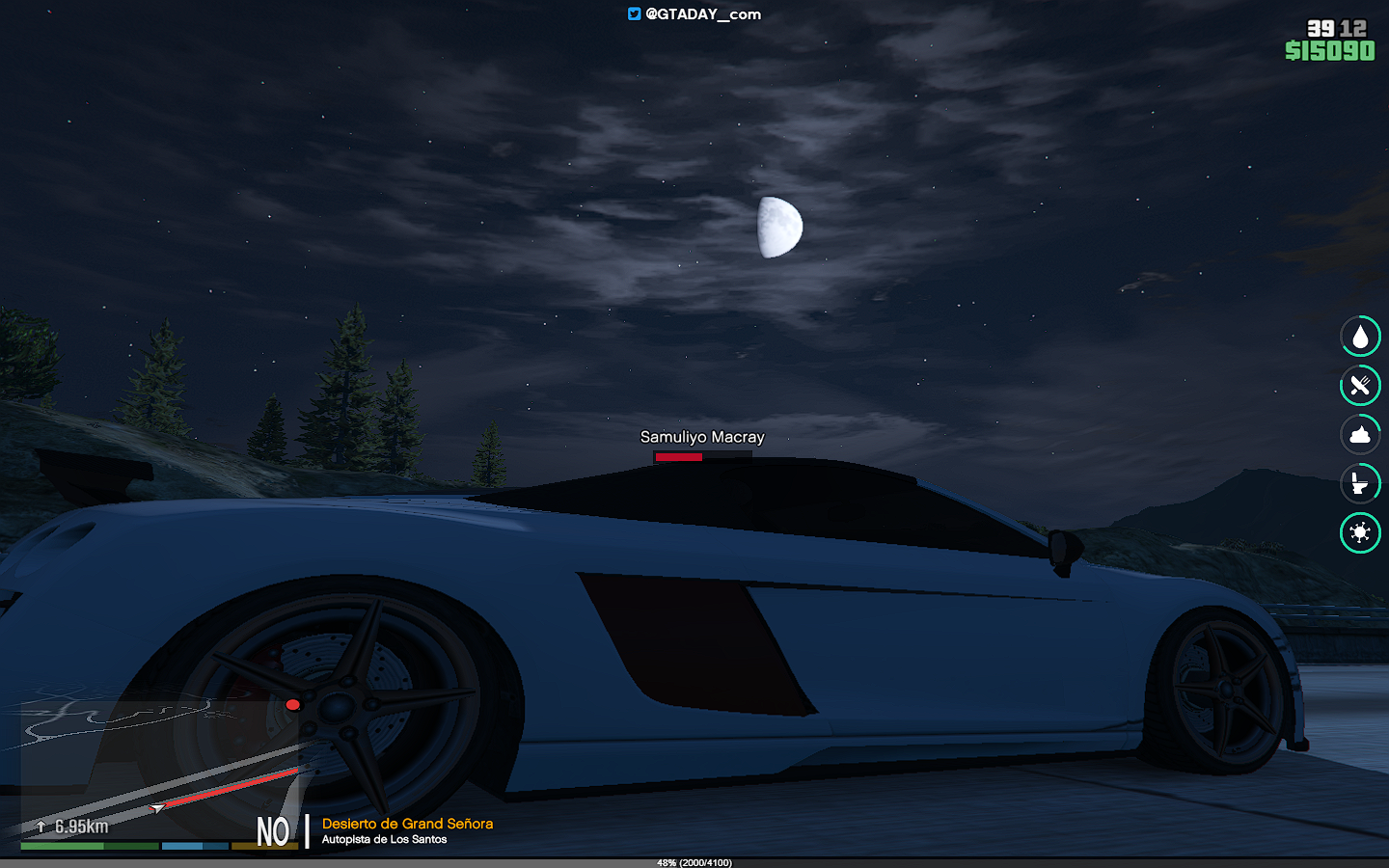This screenshot has width=1389, height=868.
Task: Click the water drop thirst icon
Action: [x=1360, y=337]
